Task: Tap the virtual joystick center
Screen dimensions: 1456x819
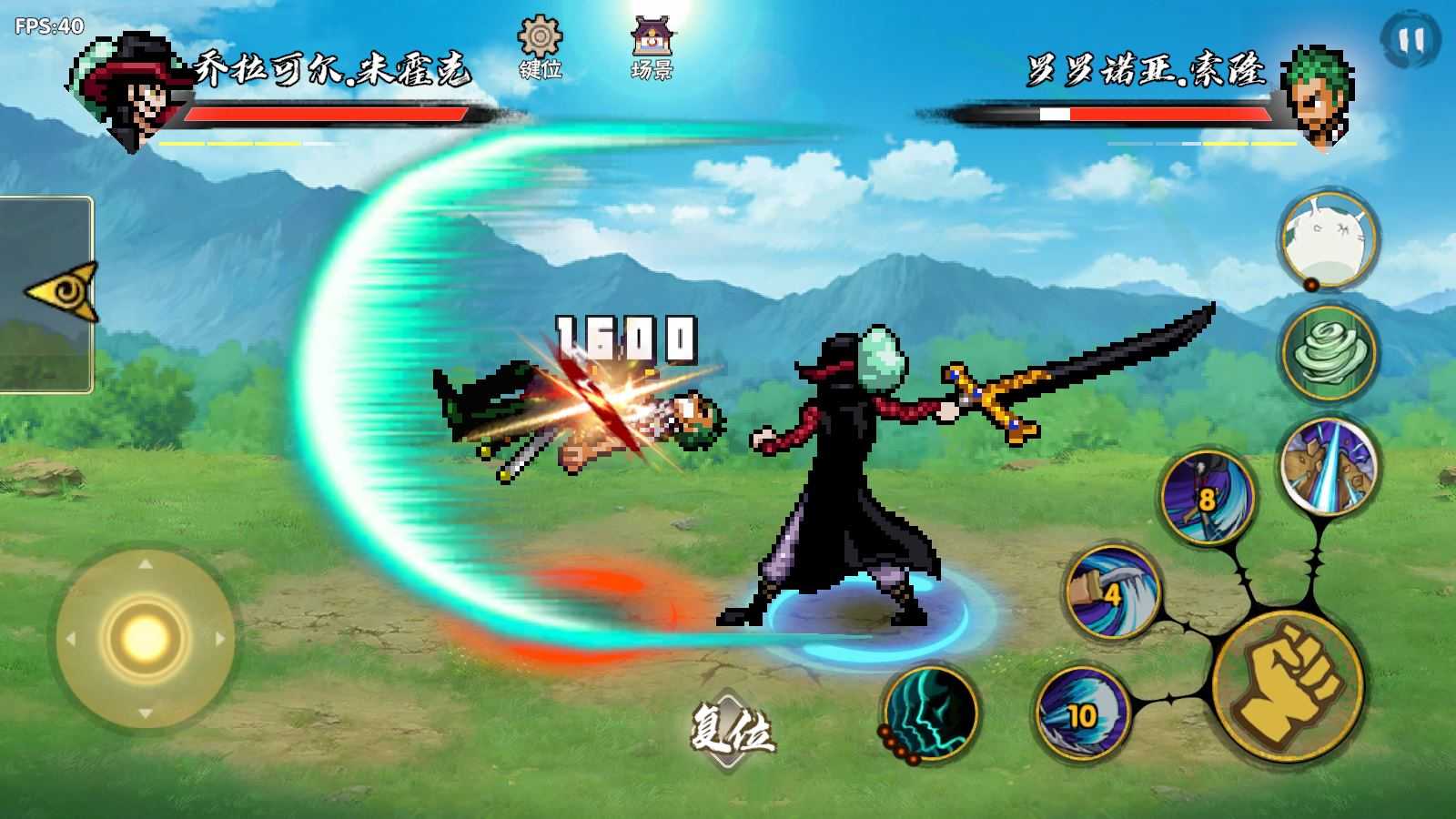Action: (x=144, y=638)
